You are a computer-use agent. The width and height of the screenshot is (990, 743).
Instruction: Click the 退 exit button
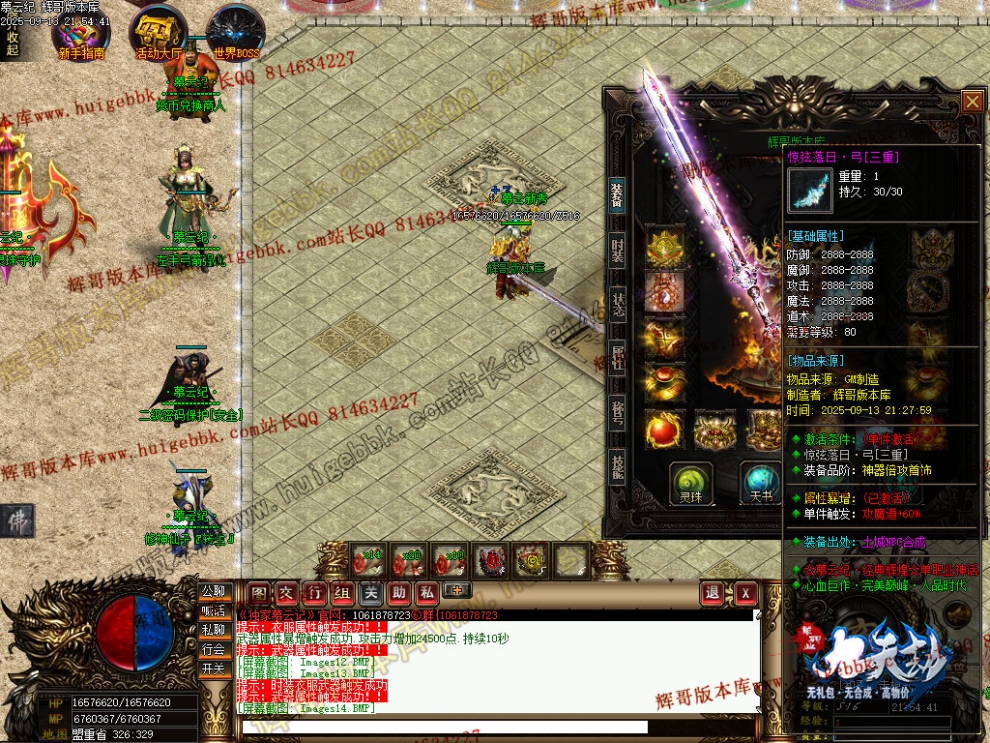(x=712, y=592)
